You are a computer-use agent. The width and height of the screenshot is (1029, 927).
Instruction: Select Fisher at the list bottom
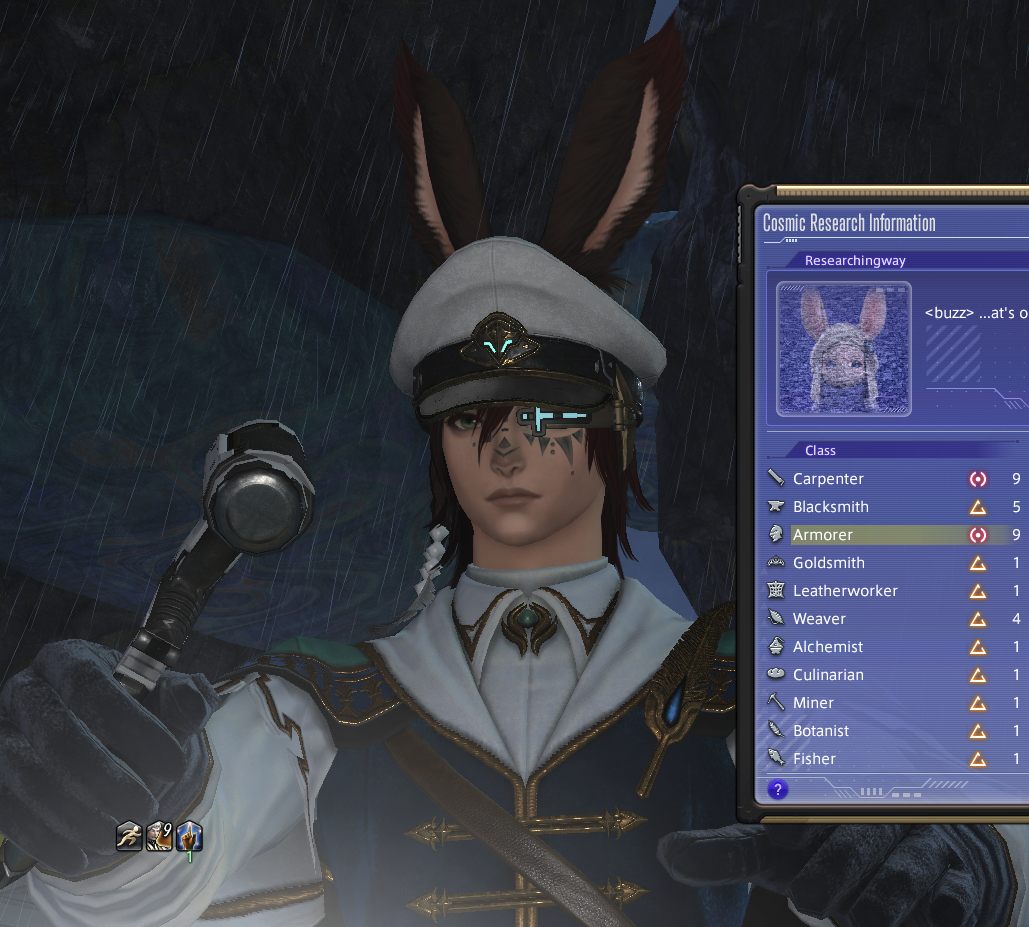click(x=814, y=759)
